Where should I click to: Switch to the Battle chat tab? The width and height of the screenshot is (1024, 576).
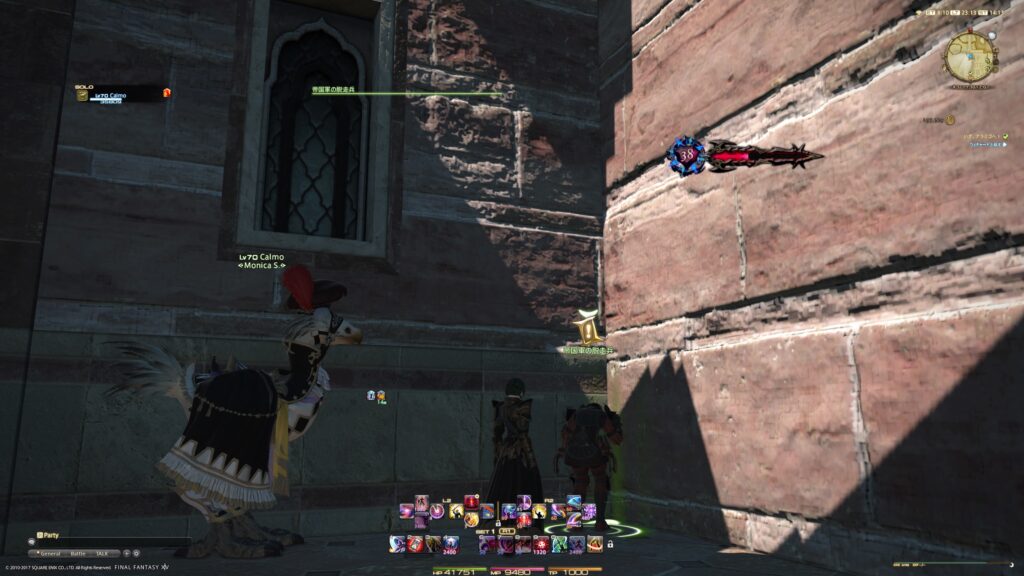[78, 553]
